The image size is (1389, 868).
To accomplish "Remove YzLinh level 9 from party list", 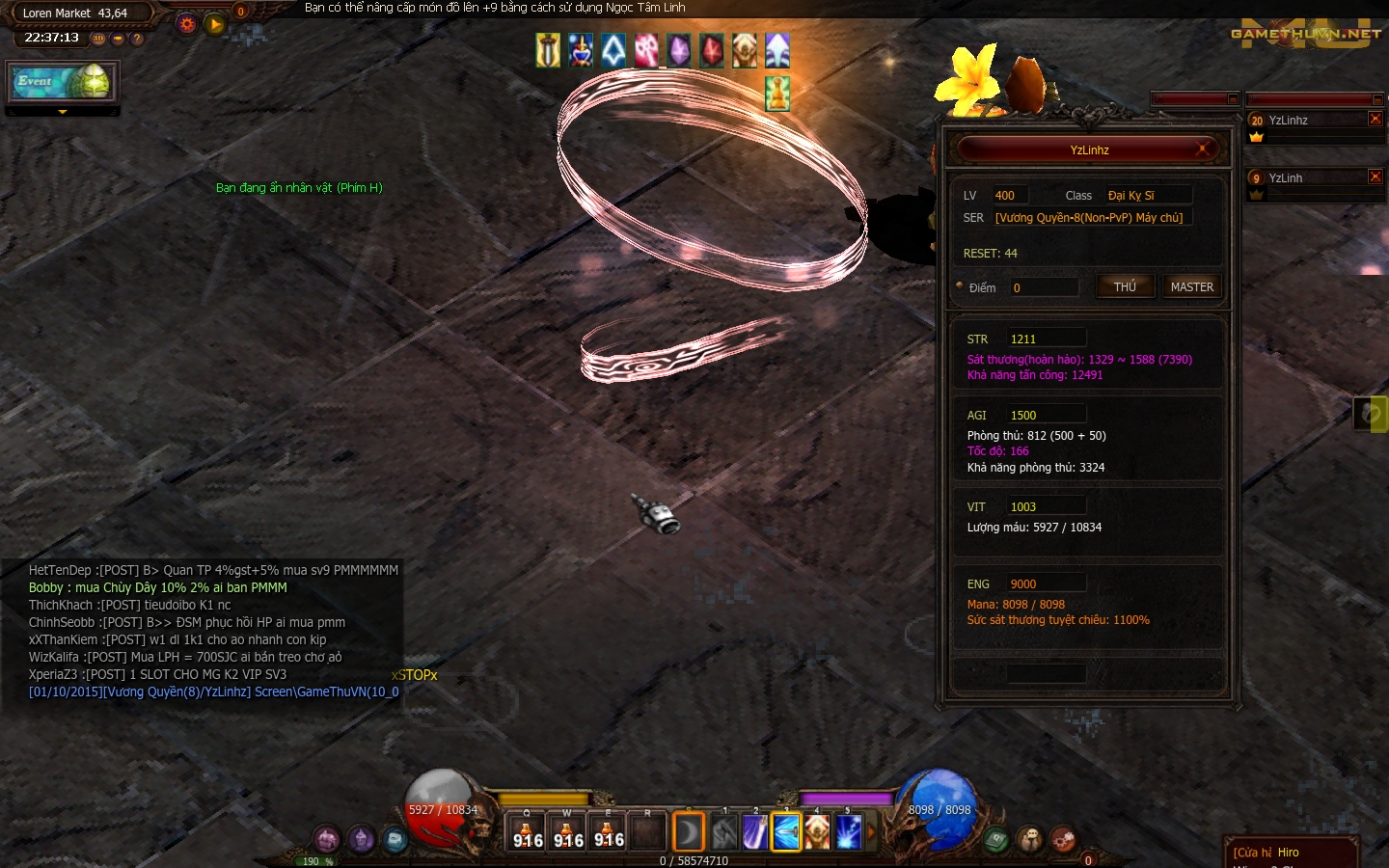I will tap(1375, 176).
